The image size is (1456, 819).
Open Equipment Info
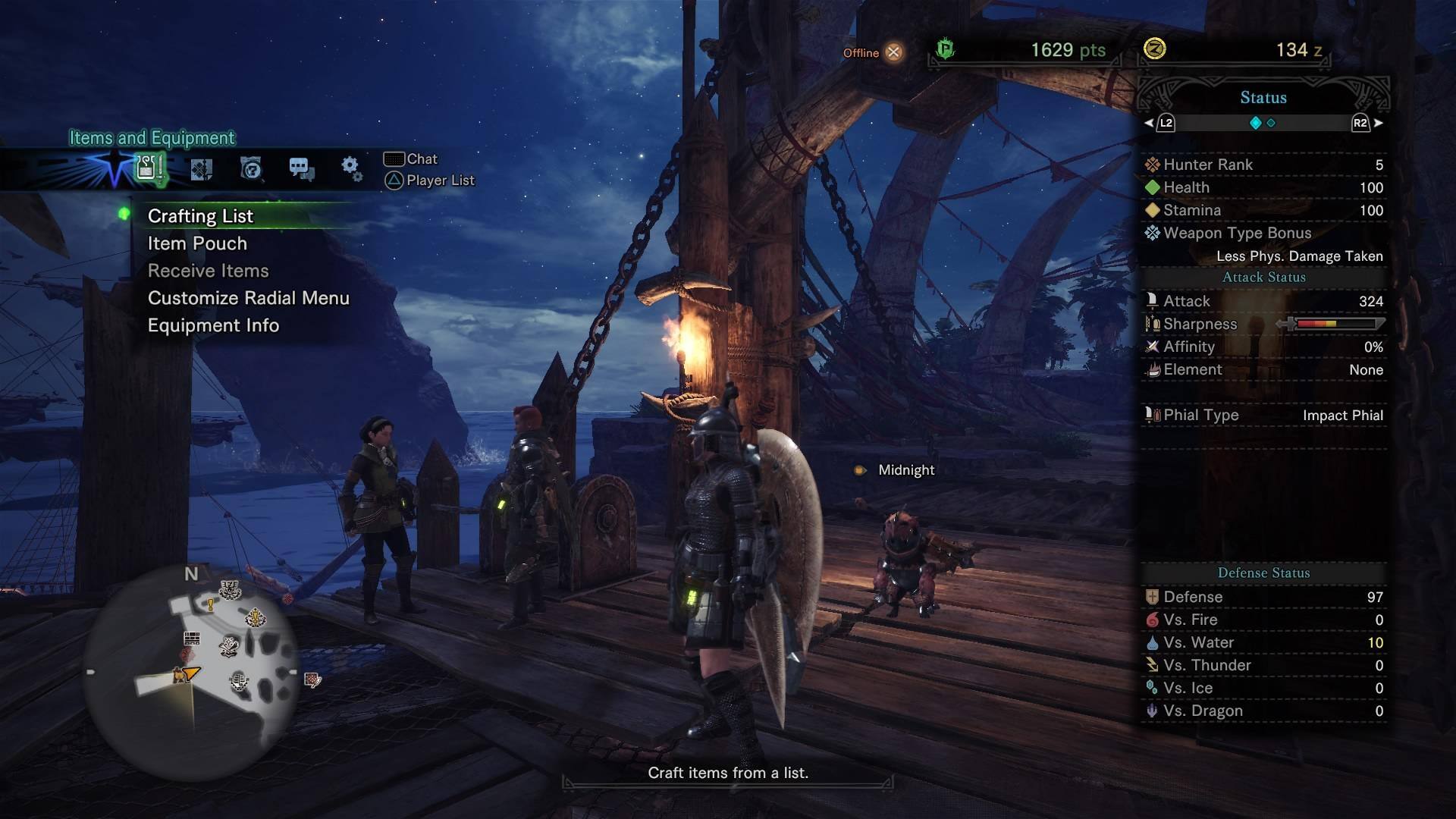[213, 325]
